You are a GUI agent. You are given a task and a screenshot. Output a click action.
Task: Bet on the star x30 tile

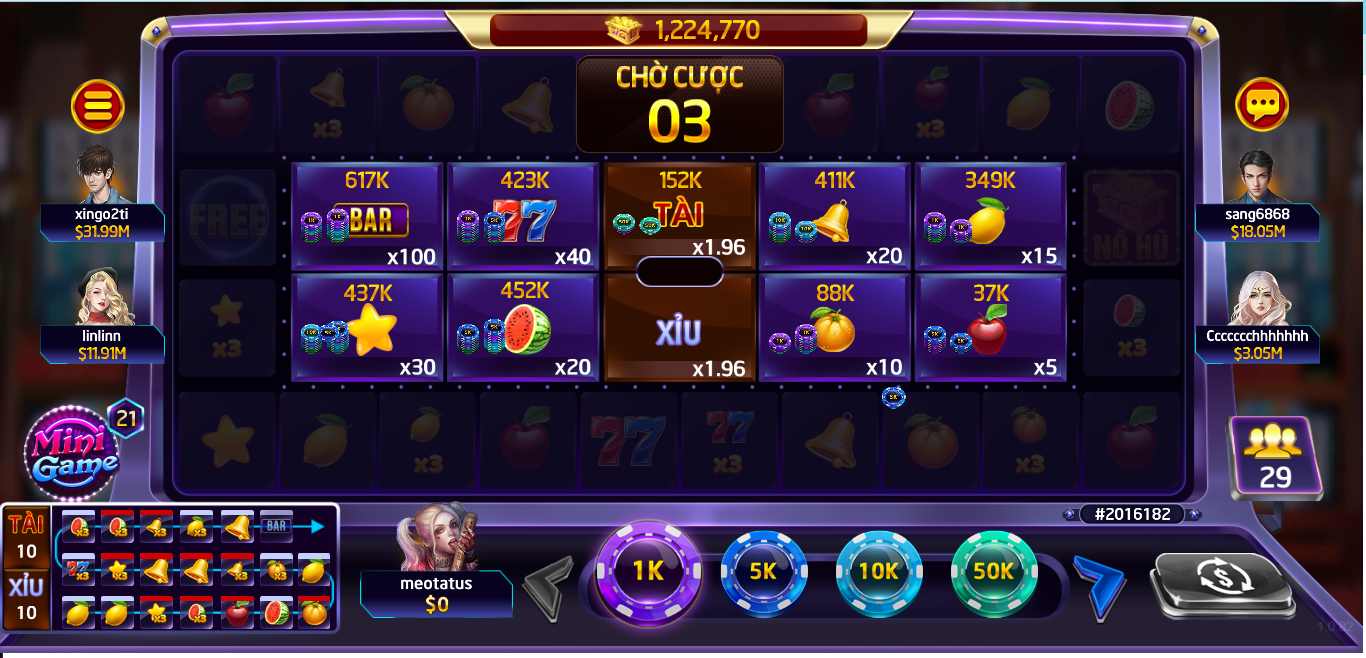[366, 328]
